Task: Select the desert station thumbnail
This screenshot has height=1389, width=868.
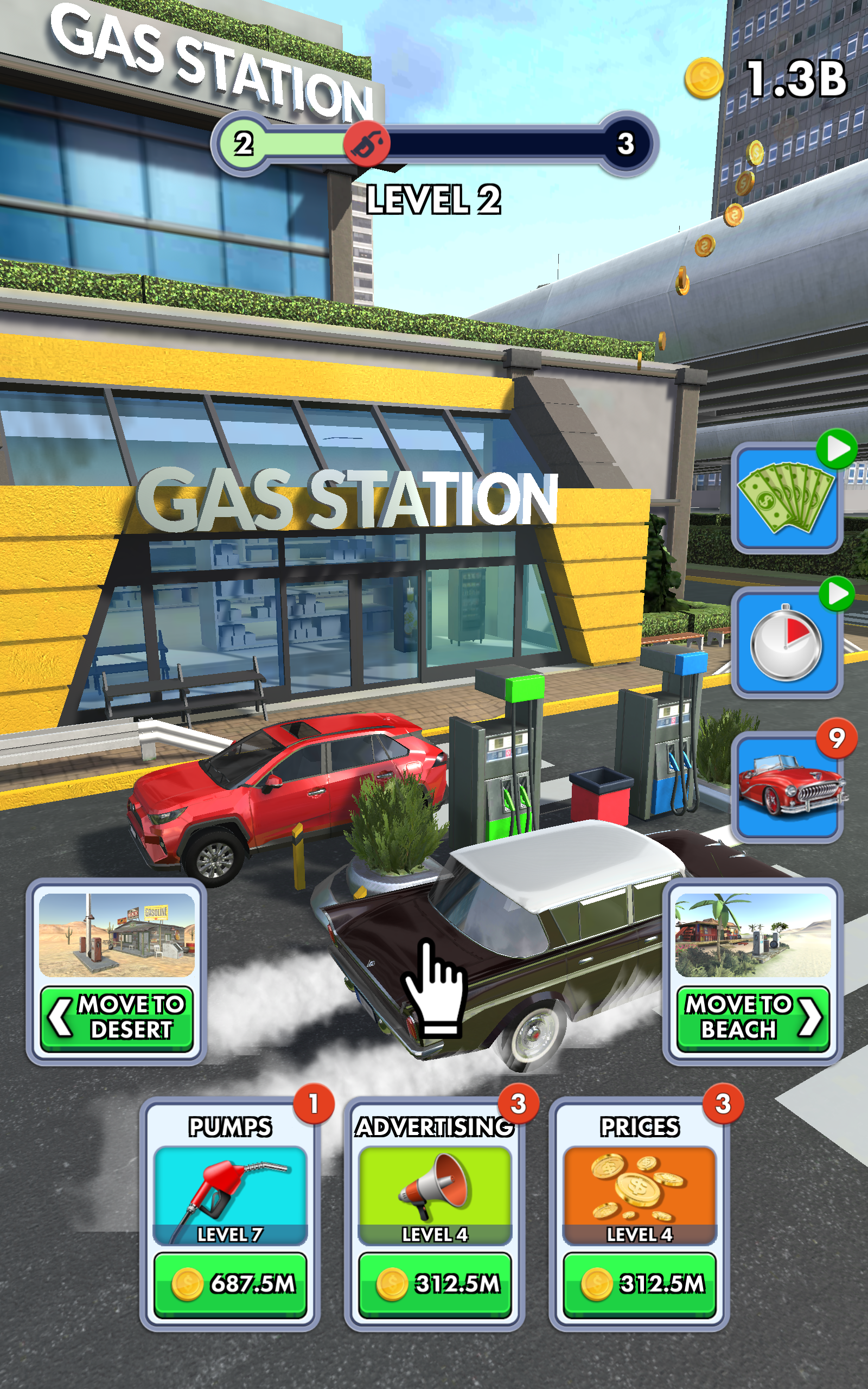Action: pos(117,935)
